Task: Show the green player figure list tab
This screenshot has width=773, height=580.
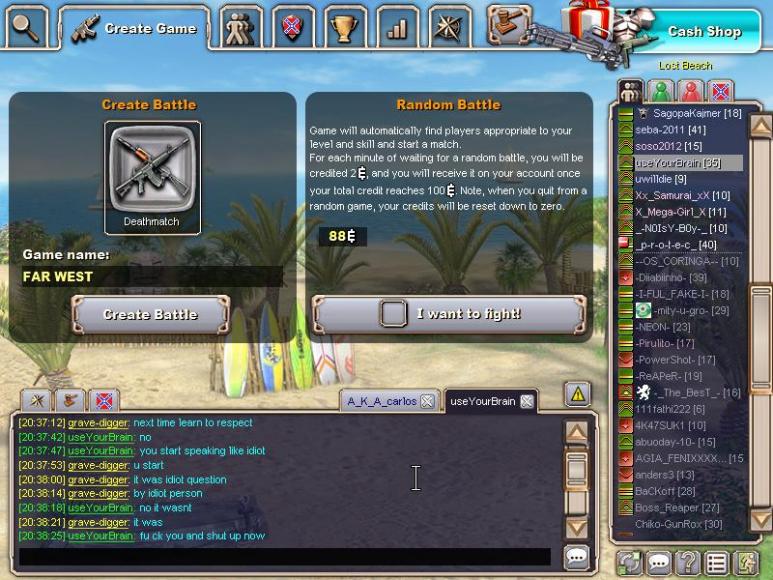Action: pos(661,91)
